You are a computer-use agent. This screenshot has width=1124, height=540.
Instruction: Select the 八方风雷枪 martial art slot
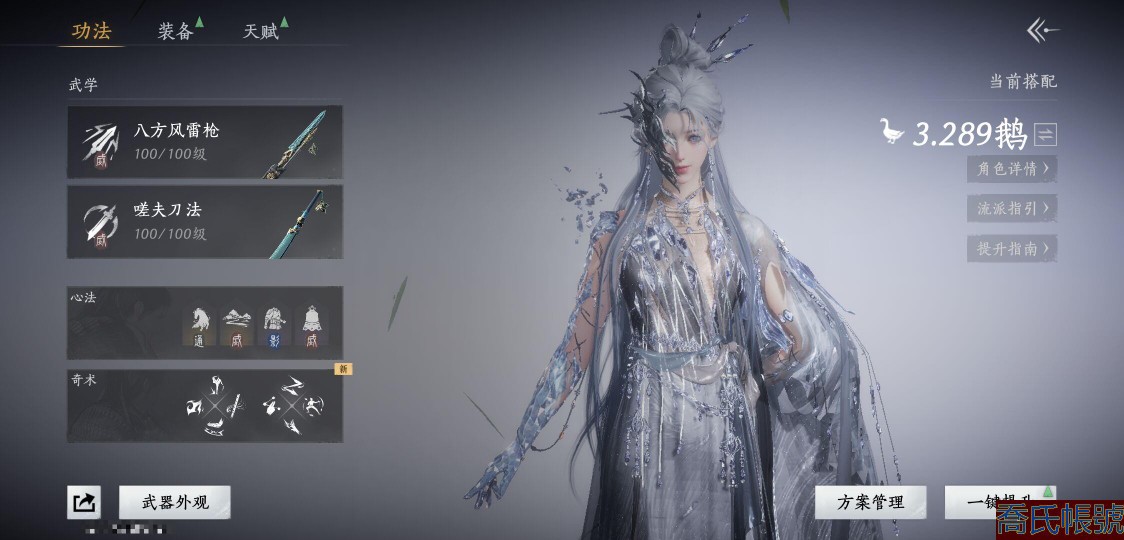click(205, 142)
